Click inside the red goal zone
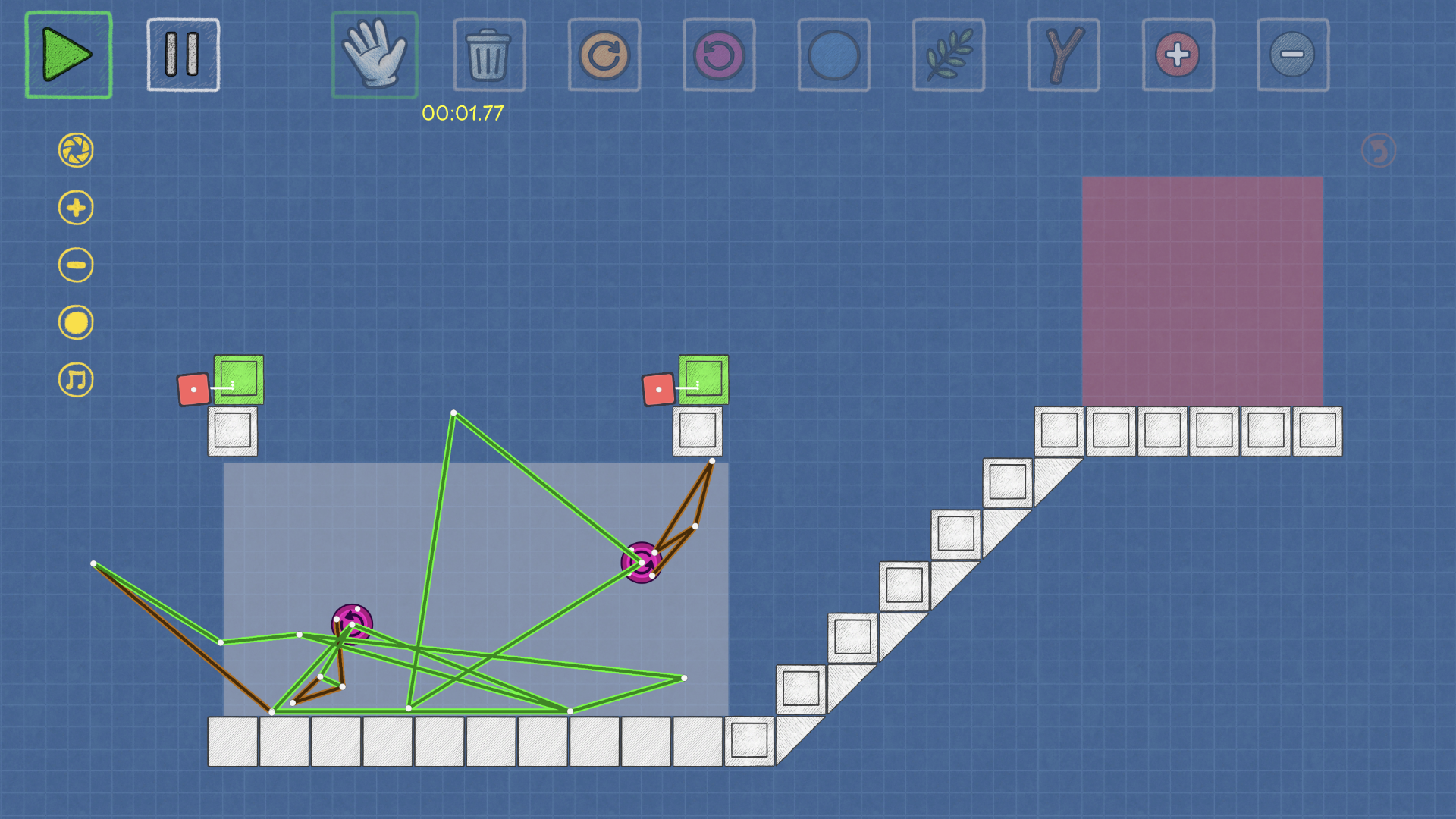The height and width of the screenshot is (819, 1456). coord(1203,288)
